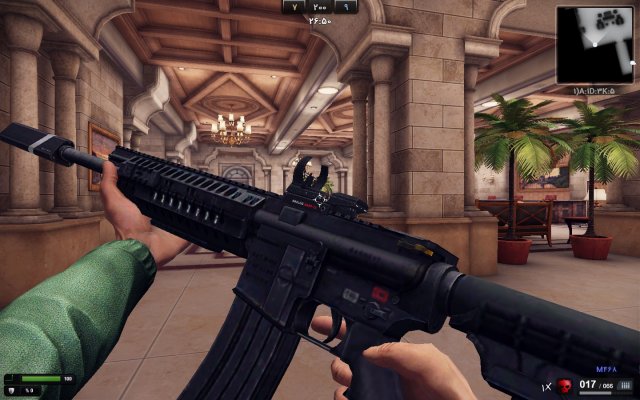Select the red skull icon

pyautogui.click(x=565, y=385)
